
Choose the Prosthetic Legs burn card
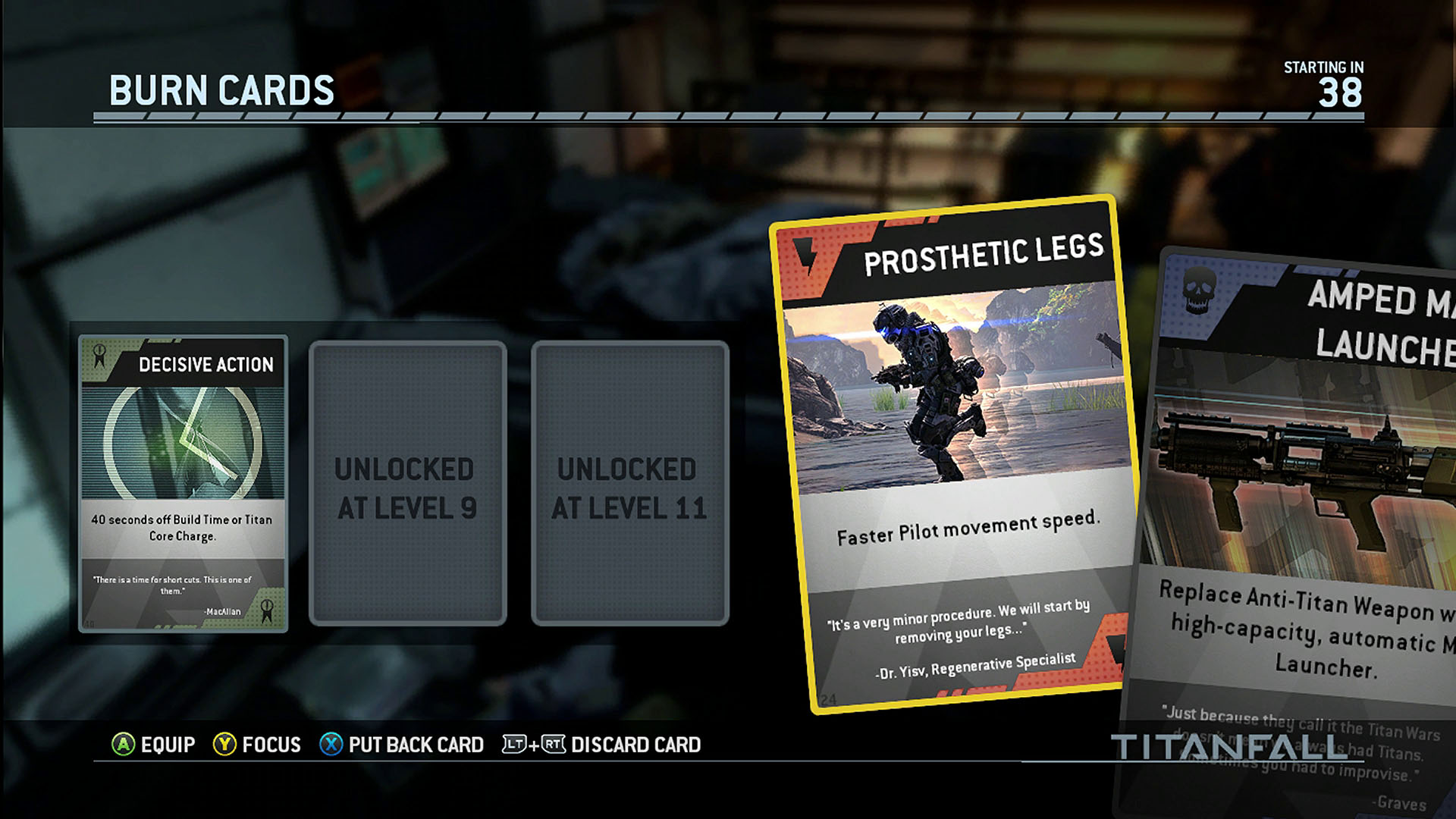click(955, 455)
